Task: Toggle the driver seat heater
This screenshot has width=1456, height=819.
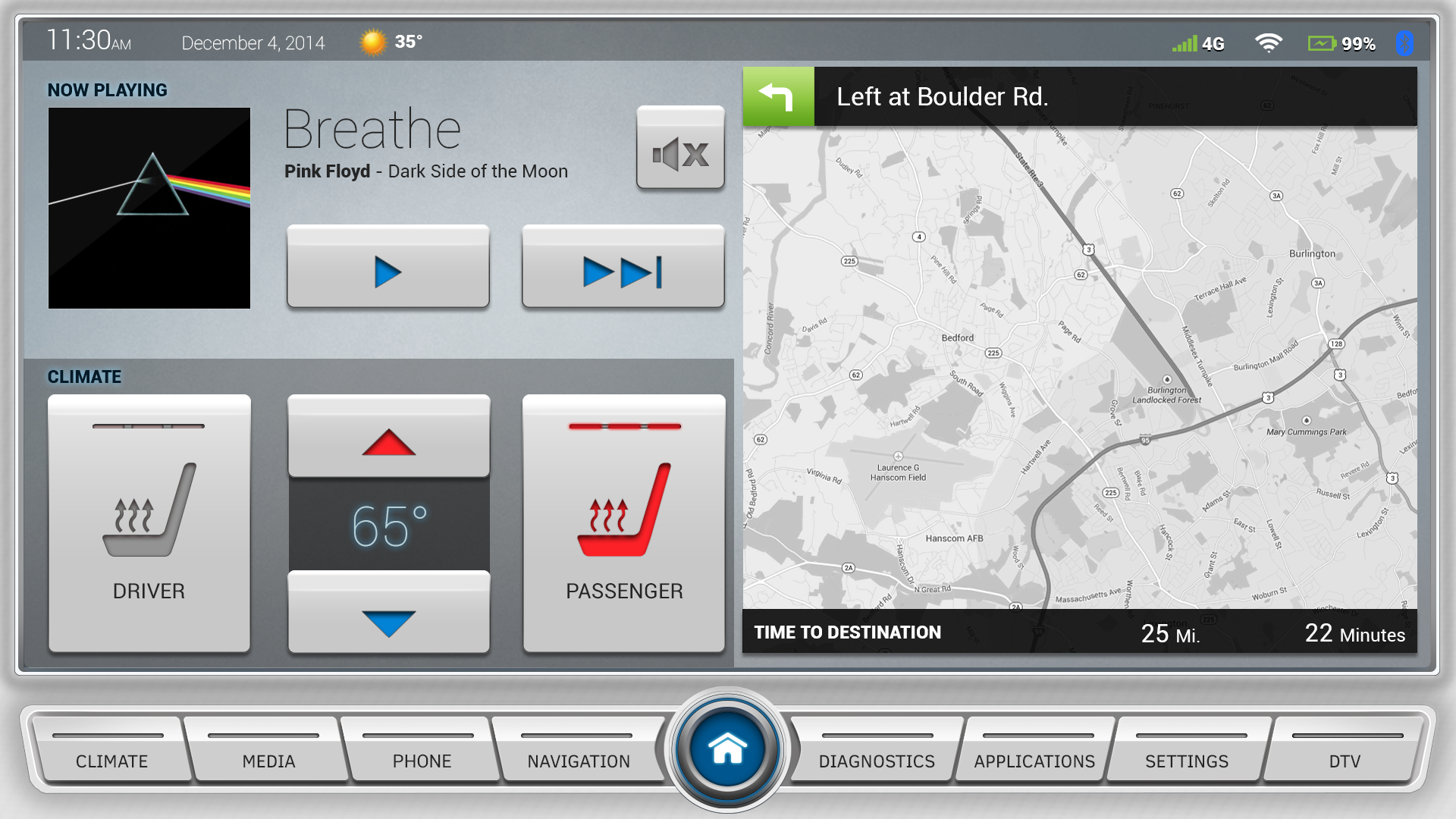Action: 149,522
